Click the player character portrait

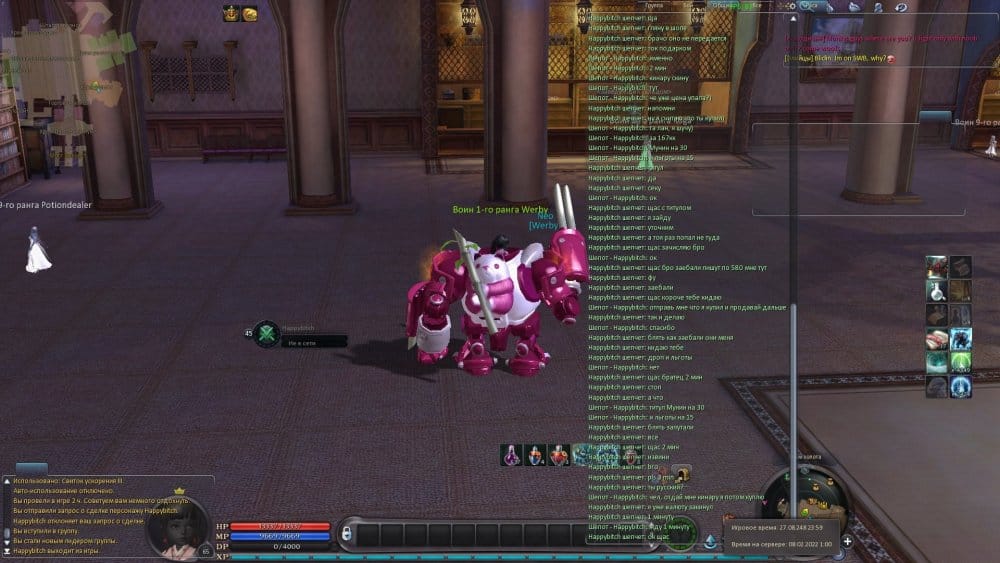point(180,526)
